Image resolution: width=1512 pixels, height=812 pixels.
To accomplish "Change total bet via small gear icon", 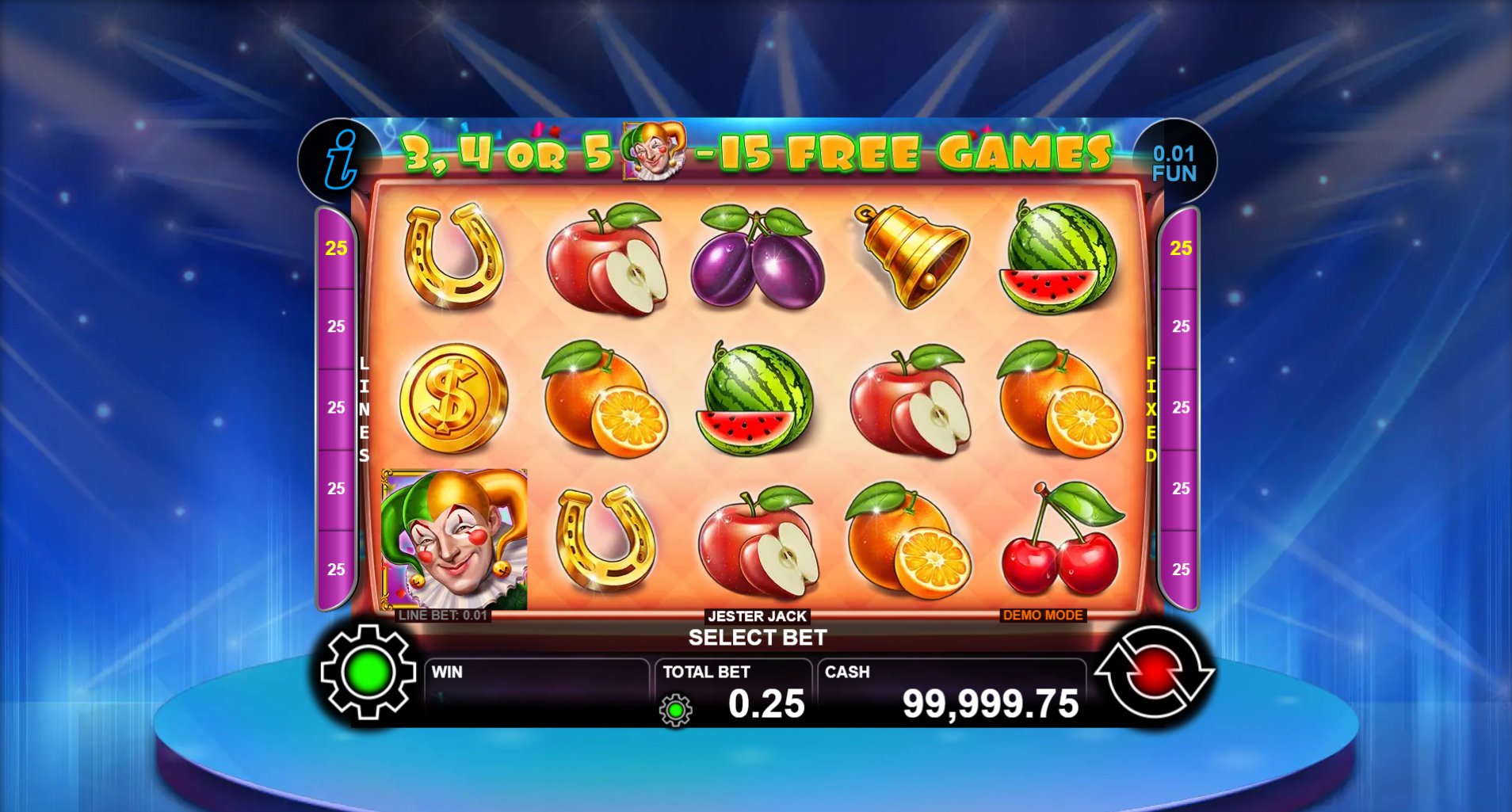I will [x=676, y=711].
